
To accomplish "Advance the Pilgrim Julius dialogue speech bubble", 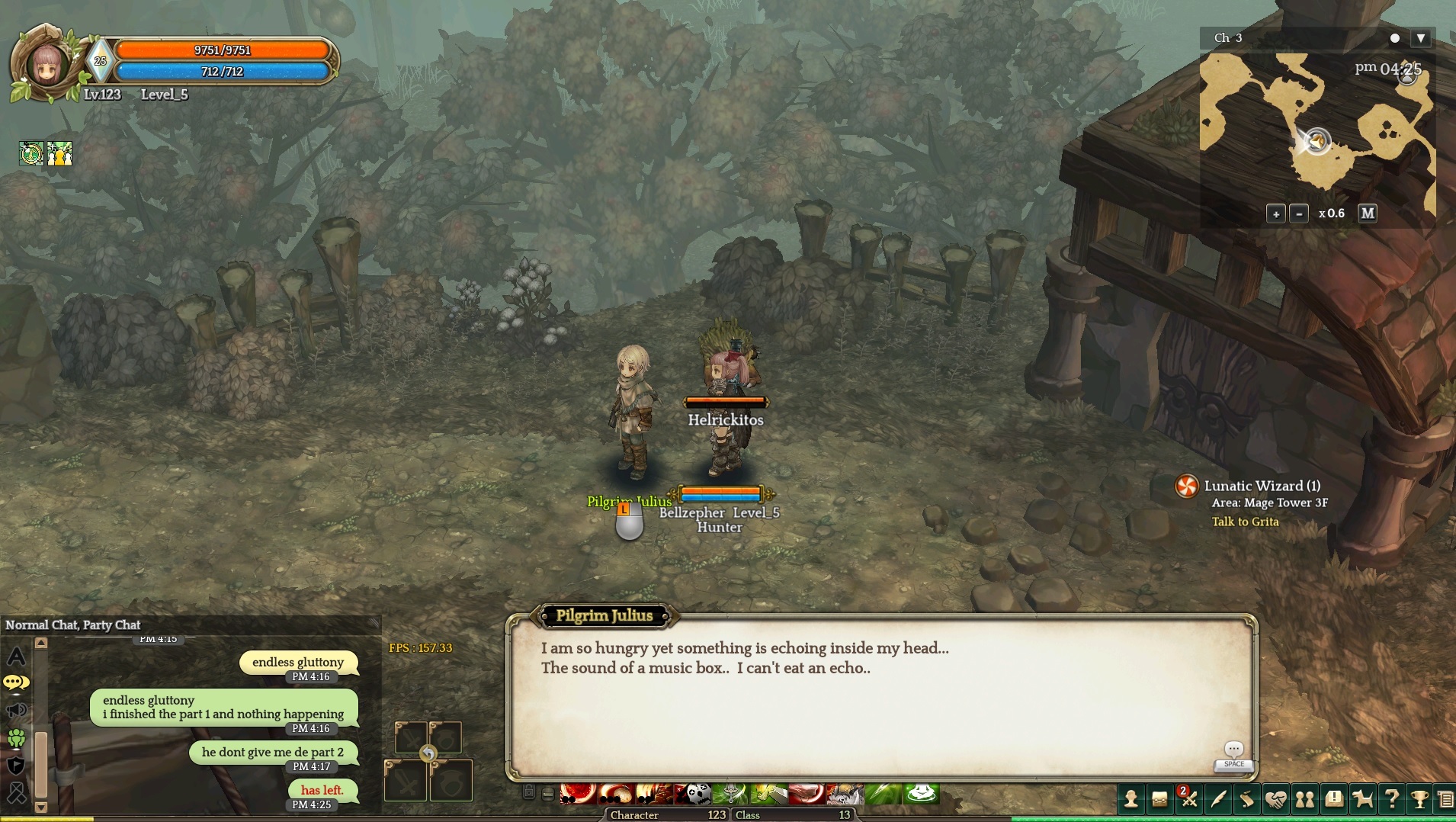I will (1233, 750).
